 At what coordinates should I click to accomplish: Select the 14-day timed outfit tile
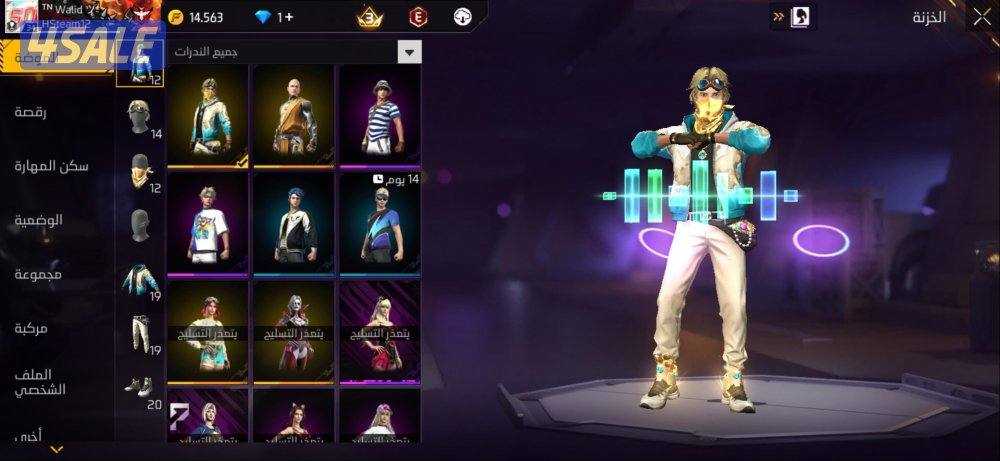tap(380, 225)
